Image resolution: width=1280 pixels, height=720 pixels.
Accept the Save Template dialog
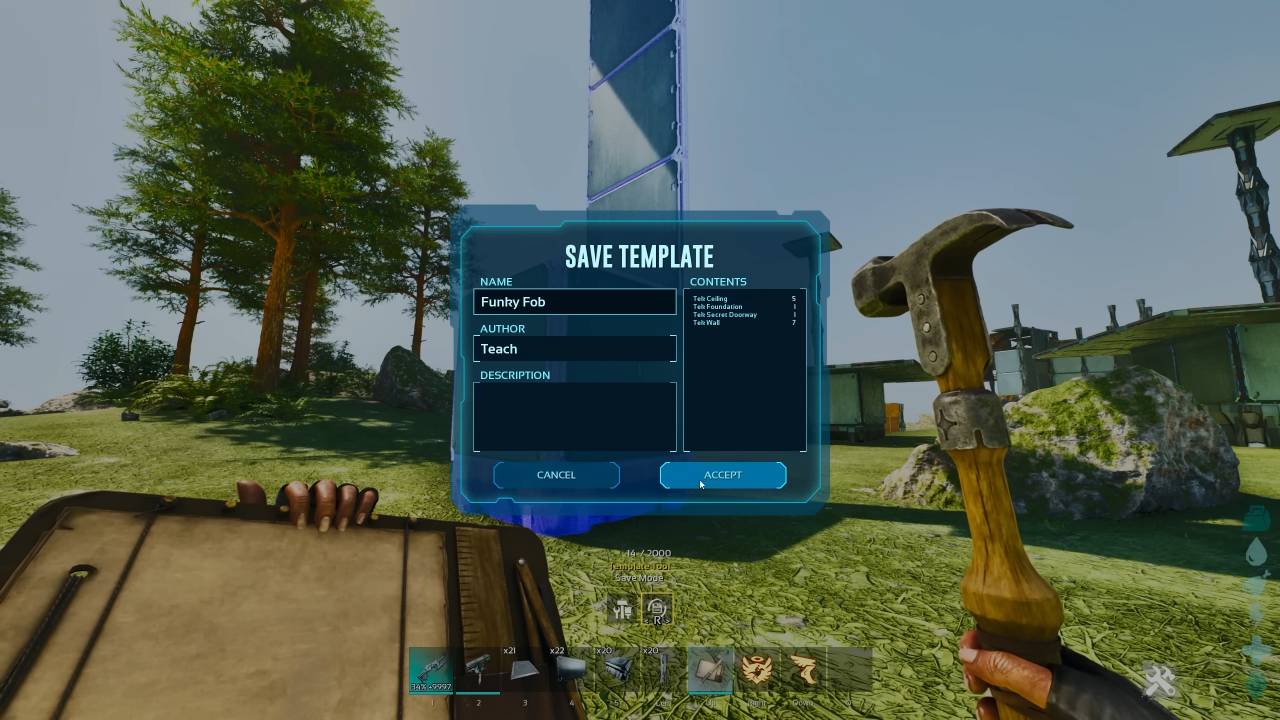(722, 475)
